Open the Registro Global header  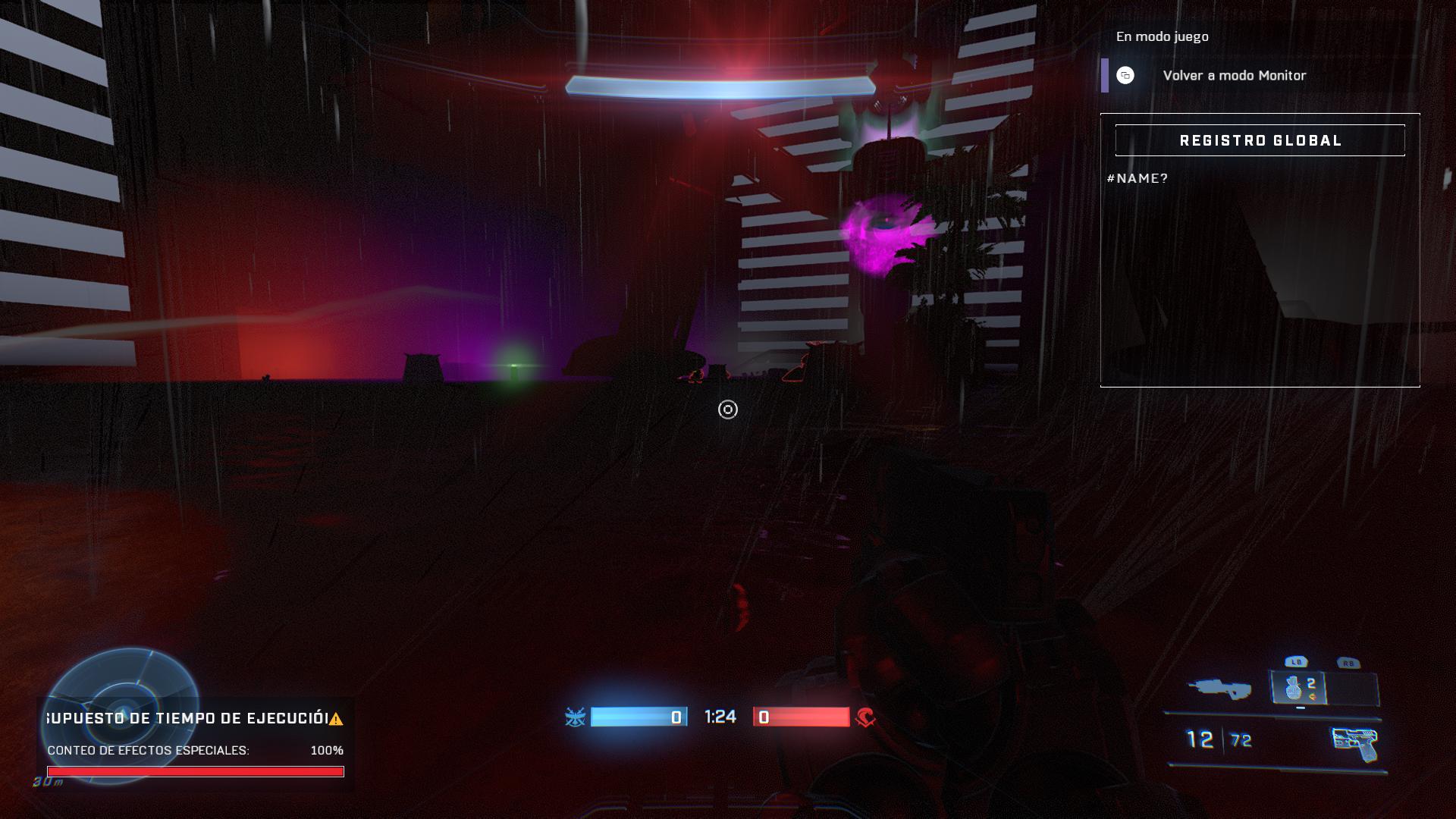[1260, 140]
